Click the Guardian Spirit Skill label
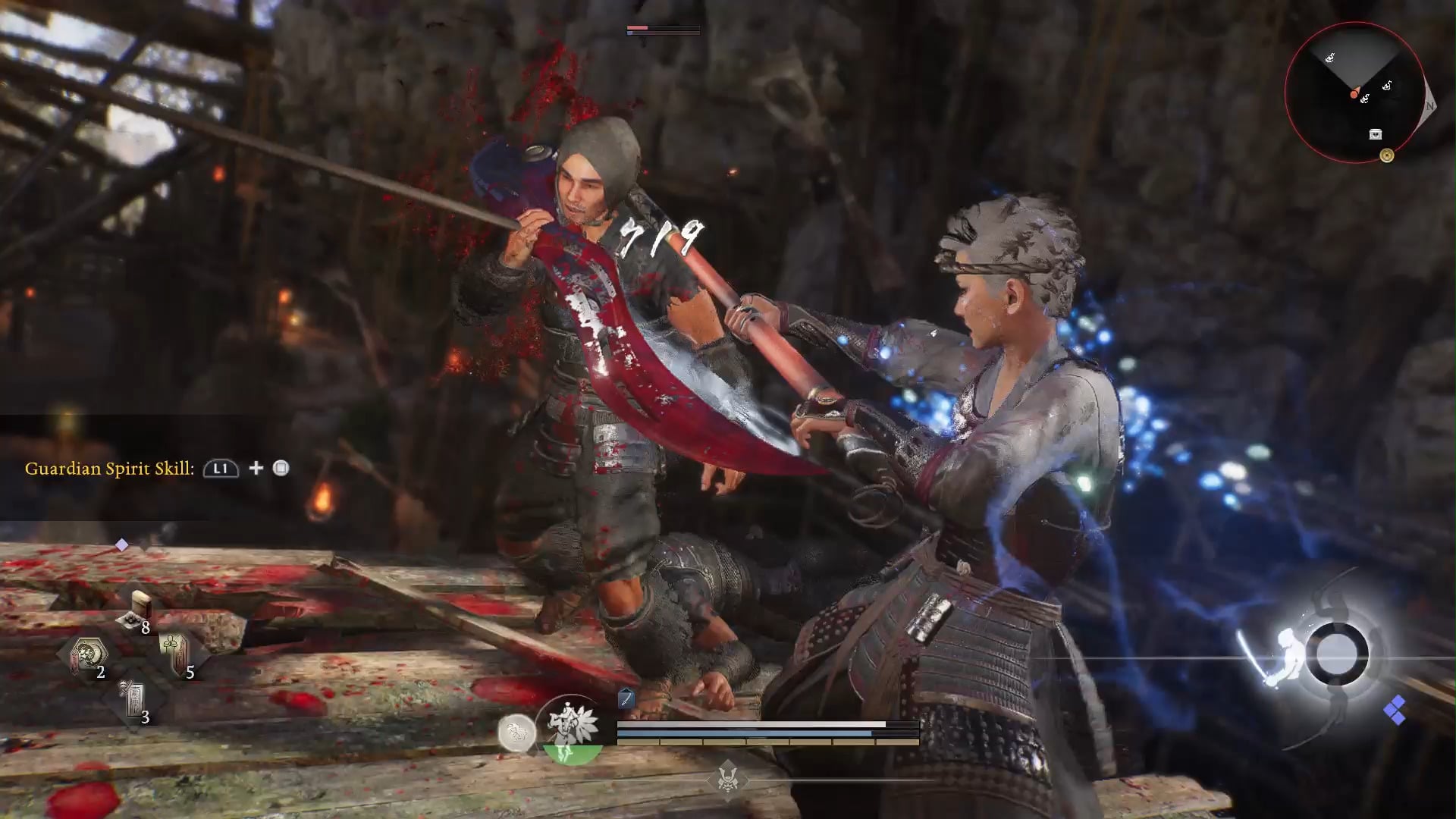The height and width of the screenshot is (819, 1456). coord(110,469)
